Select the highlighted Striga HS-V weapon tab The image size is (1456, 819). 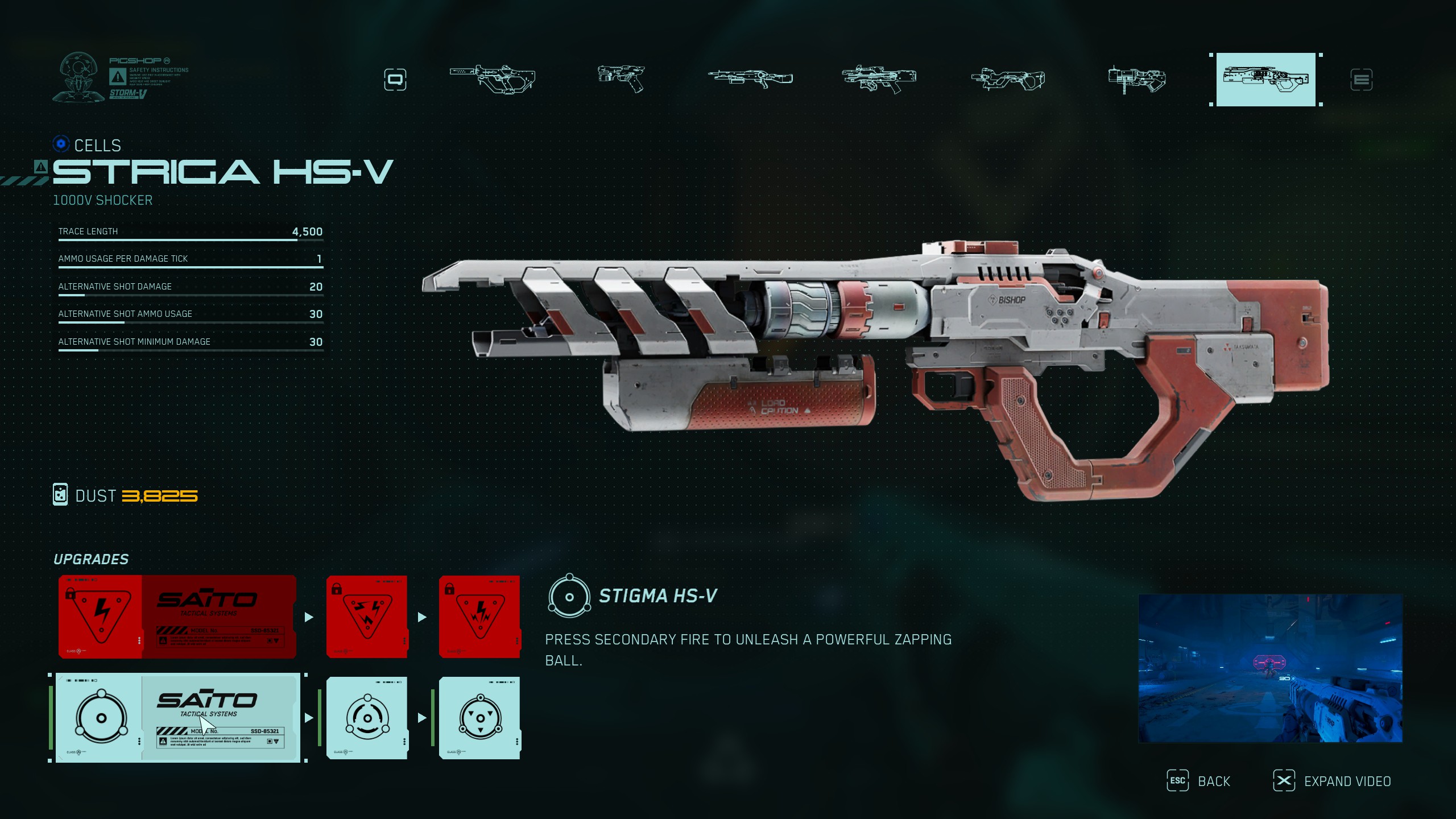(1265, 79)
